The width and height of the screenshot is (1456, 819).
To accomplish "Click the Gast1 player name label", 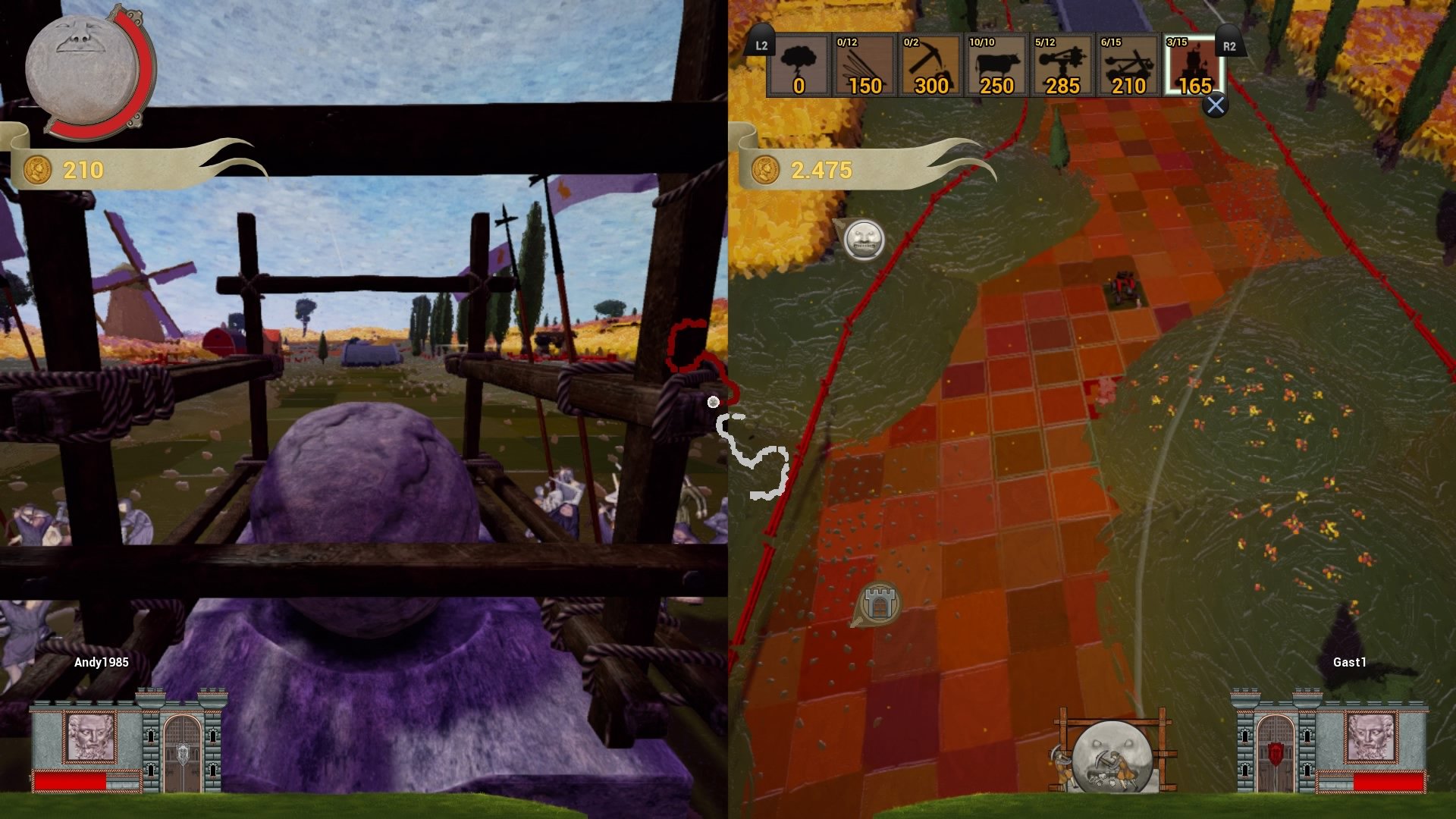I will (x=1348, y=662).
